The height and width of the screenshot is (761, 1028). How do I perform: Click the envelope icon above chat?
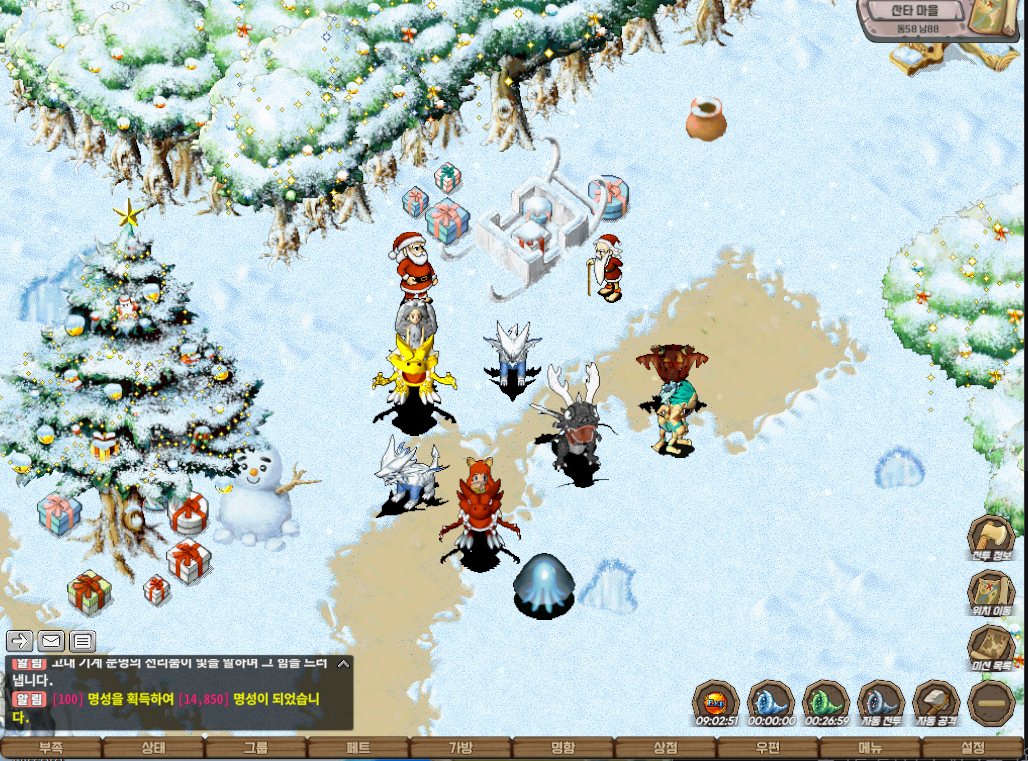pyautogui.click(x=51, y=641)
